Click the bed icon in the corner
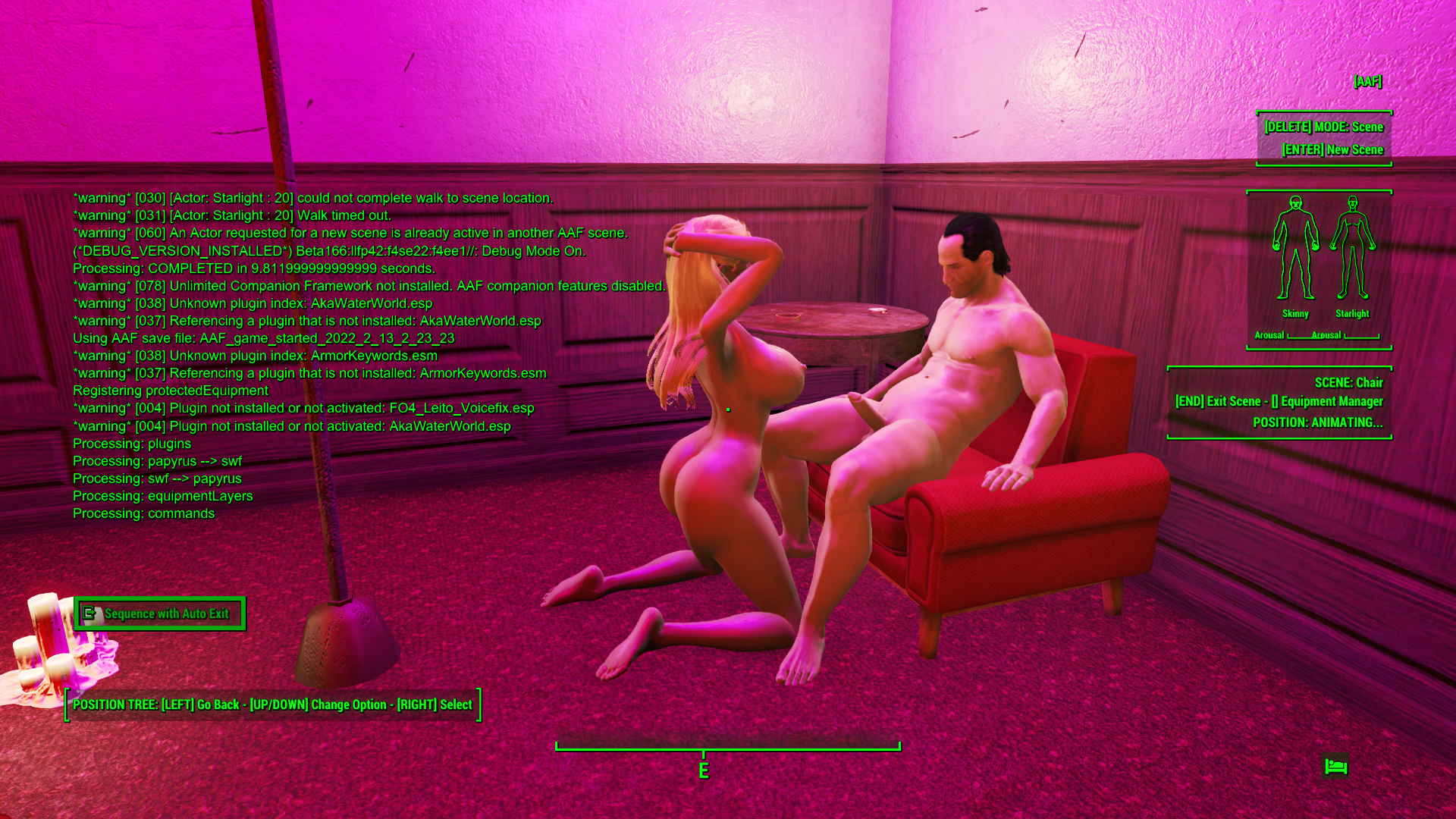Viewport: 1456px width, 819px height. [1335, 767]
